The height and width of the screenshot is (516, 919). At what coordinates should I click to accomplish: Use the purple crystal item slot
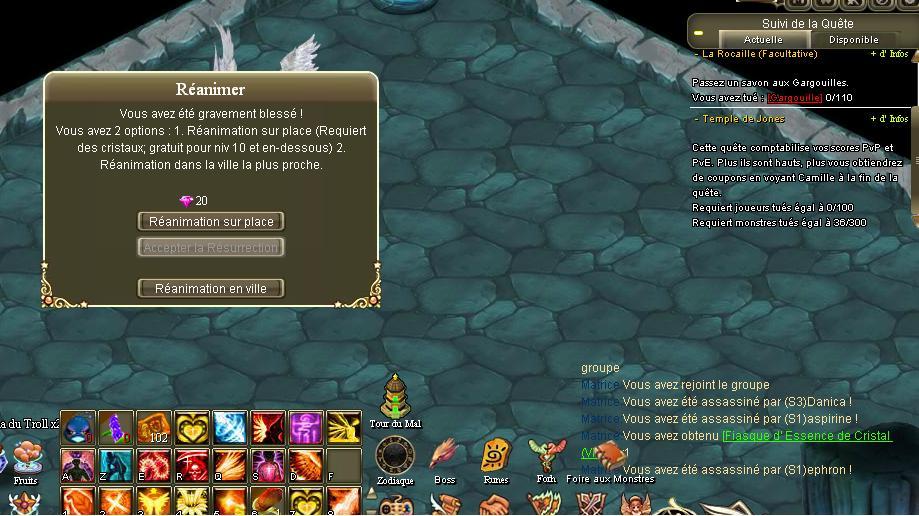pos(116,428)
